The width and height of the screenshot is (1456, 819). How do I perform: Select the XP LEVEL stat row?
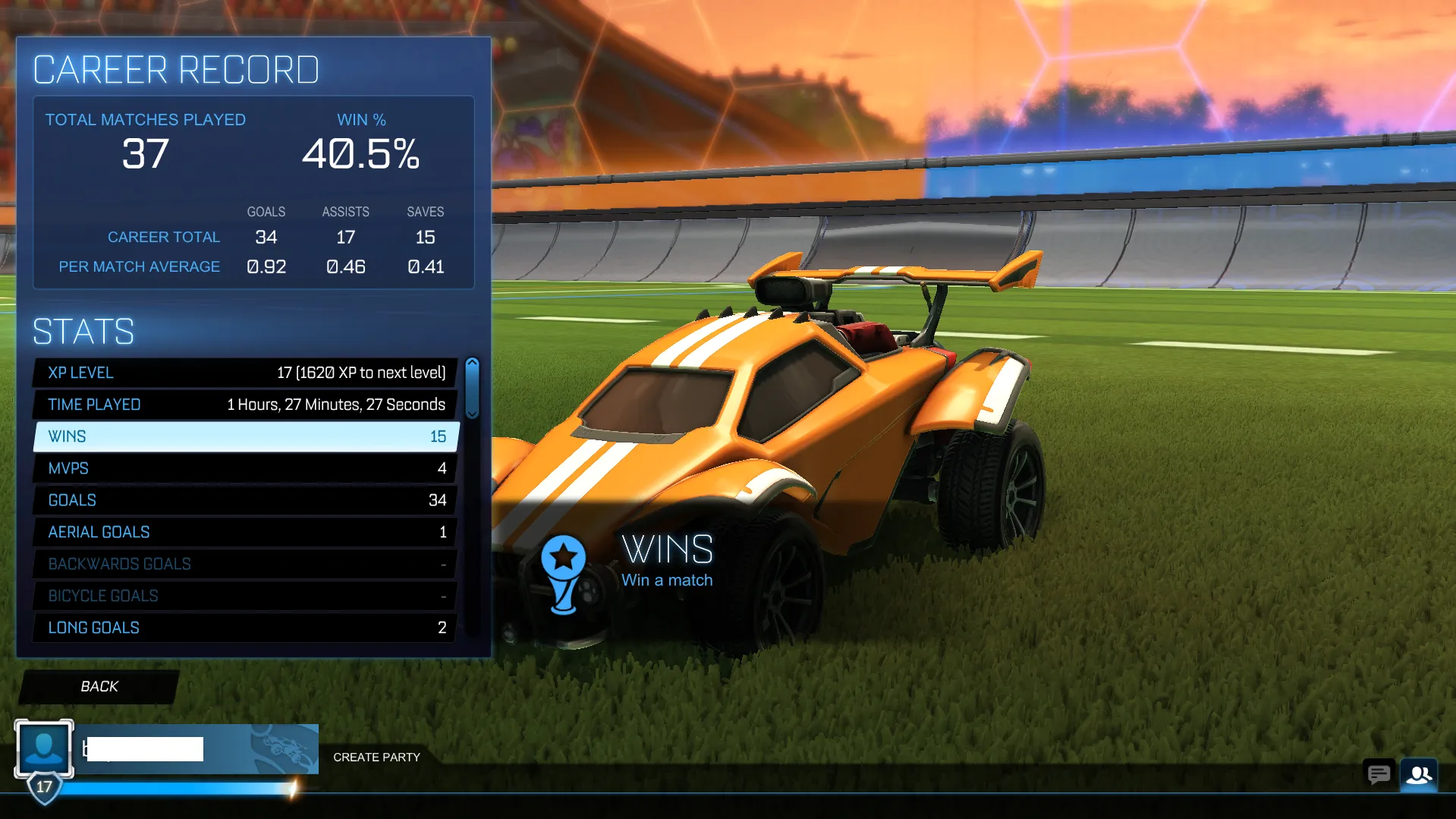click(243, 372)
